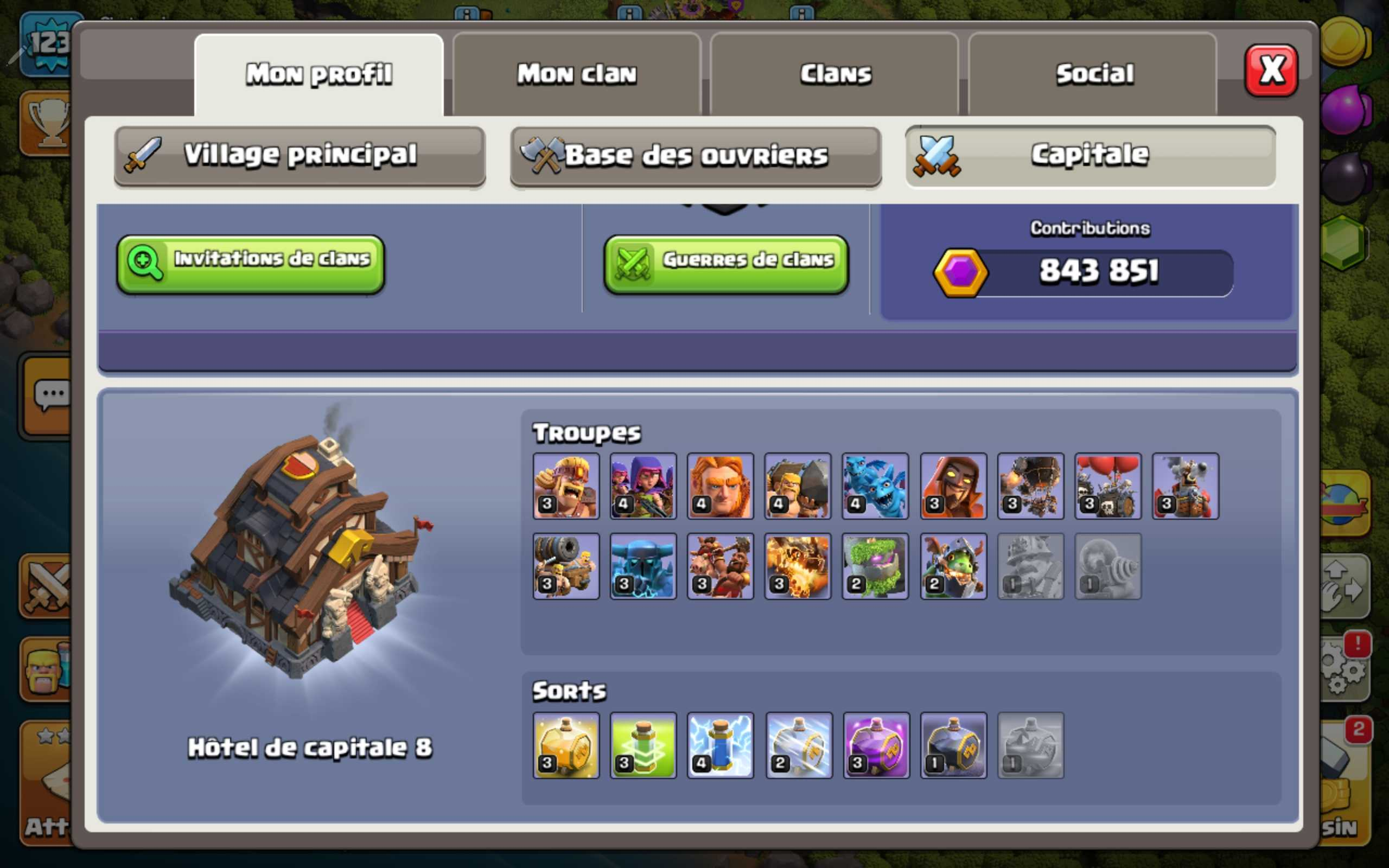Open the Clans tab
1389x868 pixels.
[835, 74]
